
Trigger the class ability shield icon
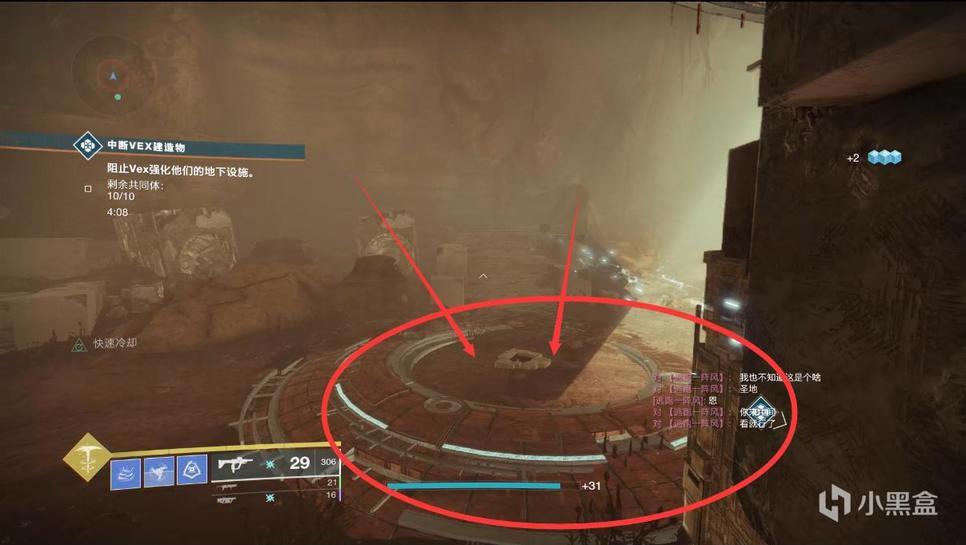click(192, 472)
